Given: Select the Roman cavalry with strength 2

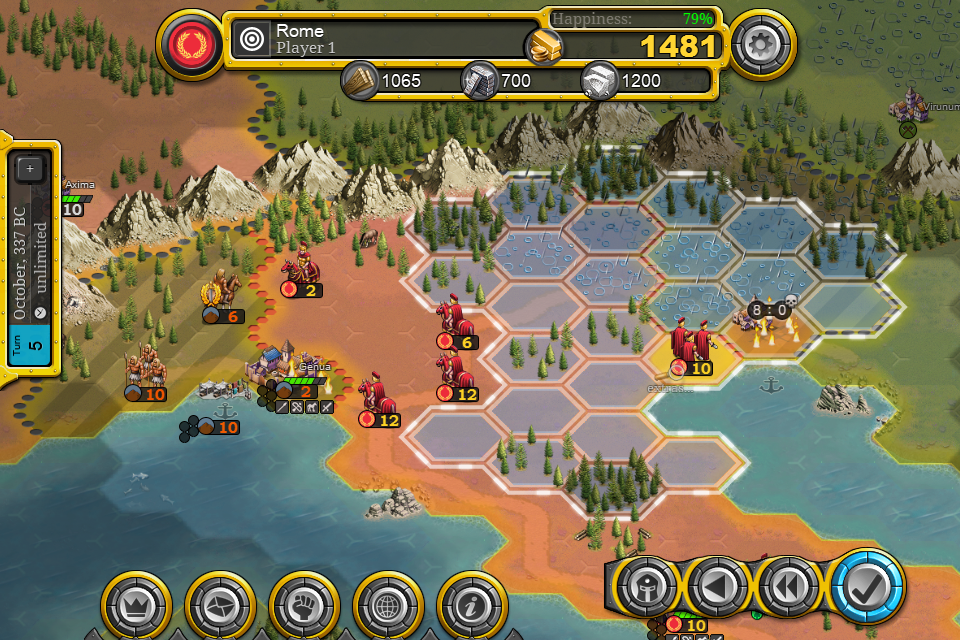Looking at the screenshot, I should (x=298, y=268).
